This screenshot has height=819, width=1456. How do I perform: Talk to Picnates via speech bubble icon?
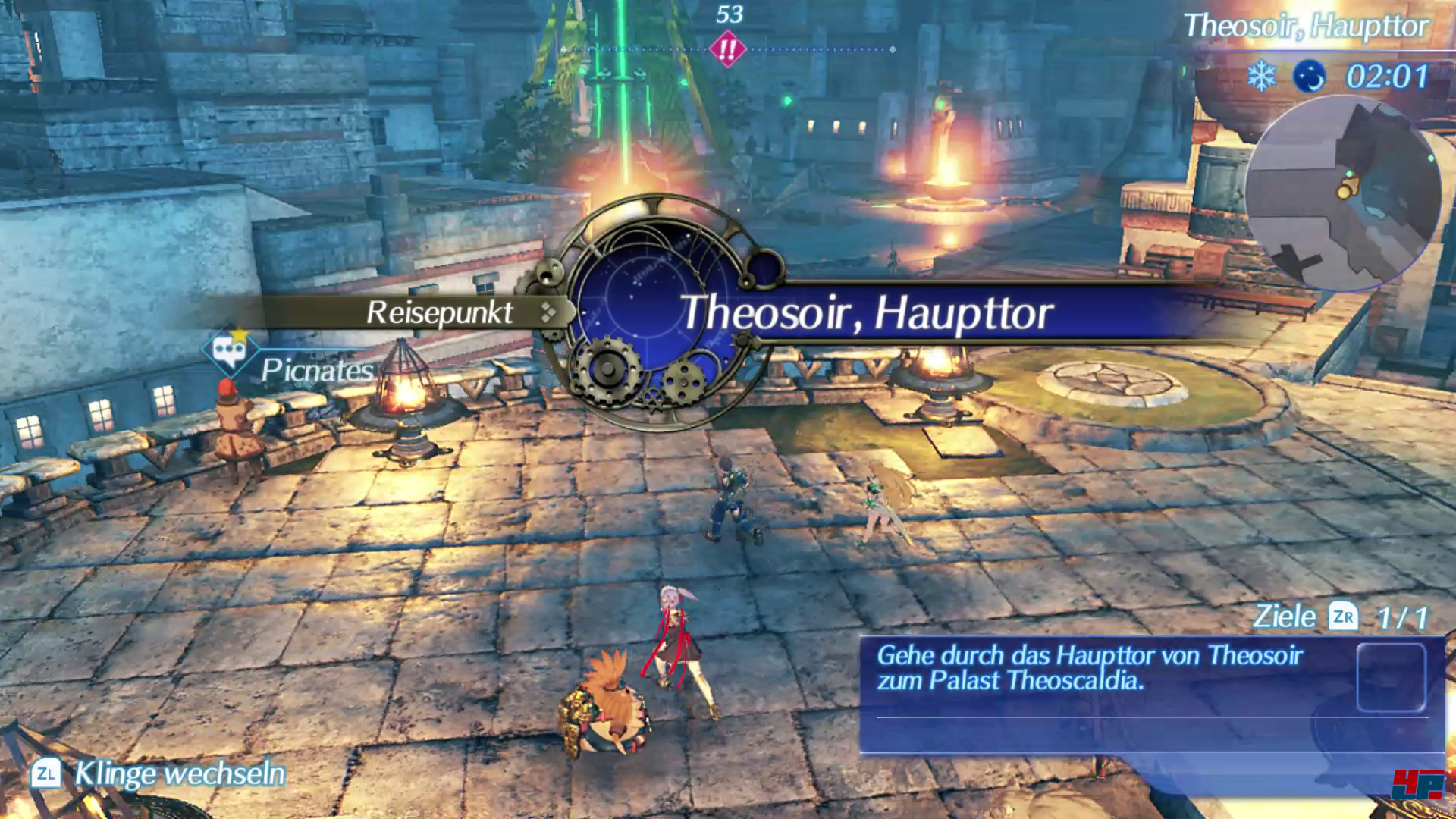pos(228,351)
